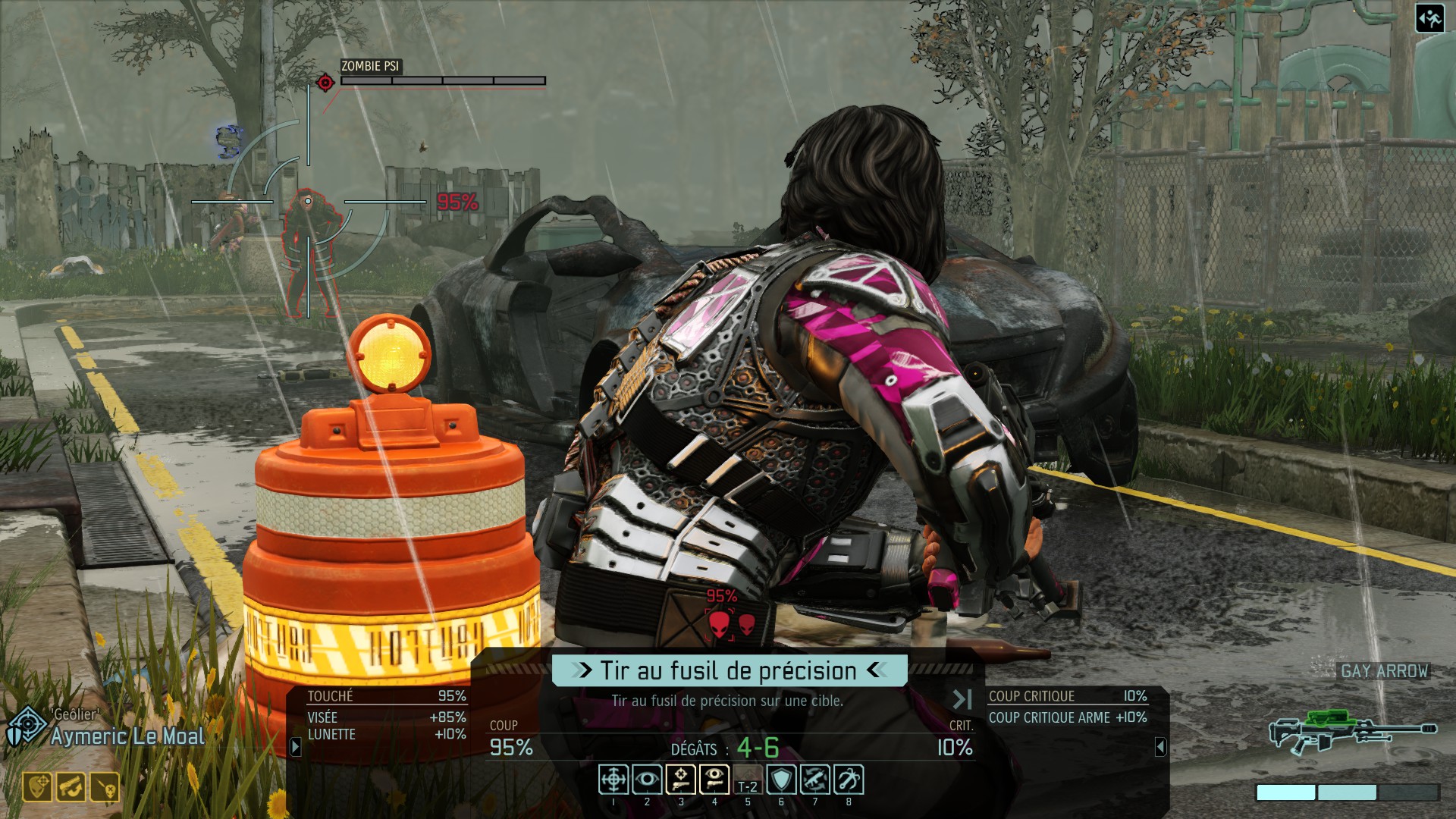Viewport: 1456px width, 819px height.
Task: Select the pistol overwatch ability with eye
Action: [714, 780]
